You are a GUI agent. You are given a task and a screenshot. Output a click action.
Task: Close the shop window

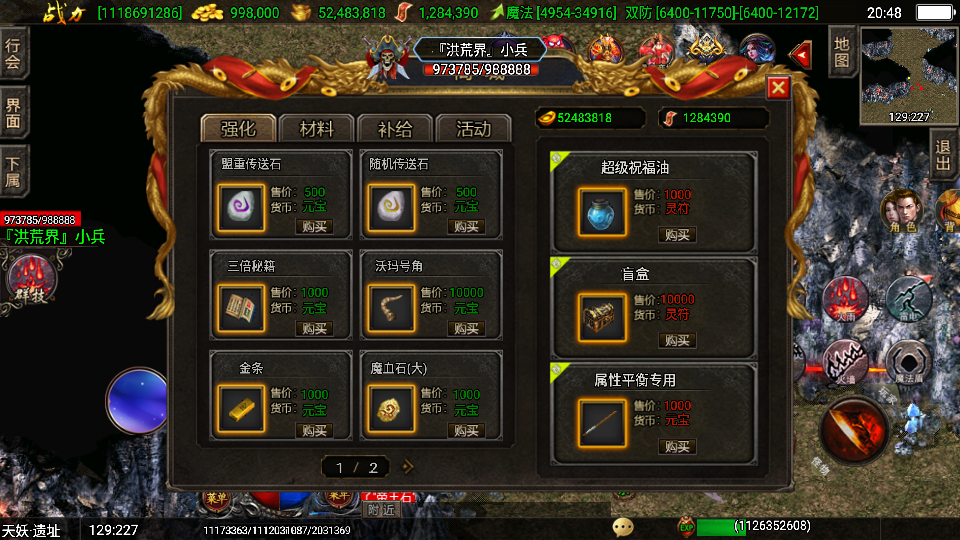[x=778, y=89]
